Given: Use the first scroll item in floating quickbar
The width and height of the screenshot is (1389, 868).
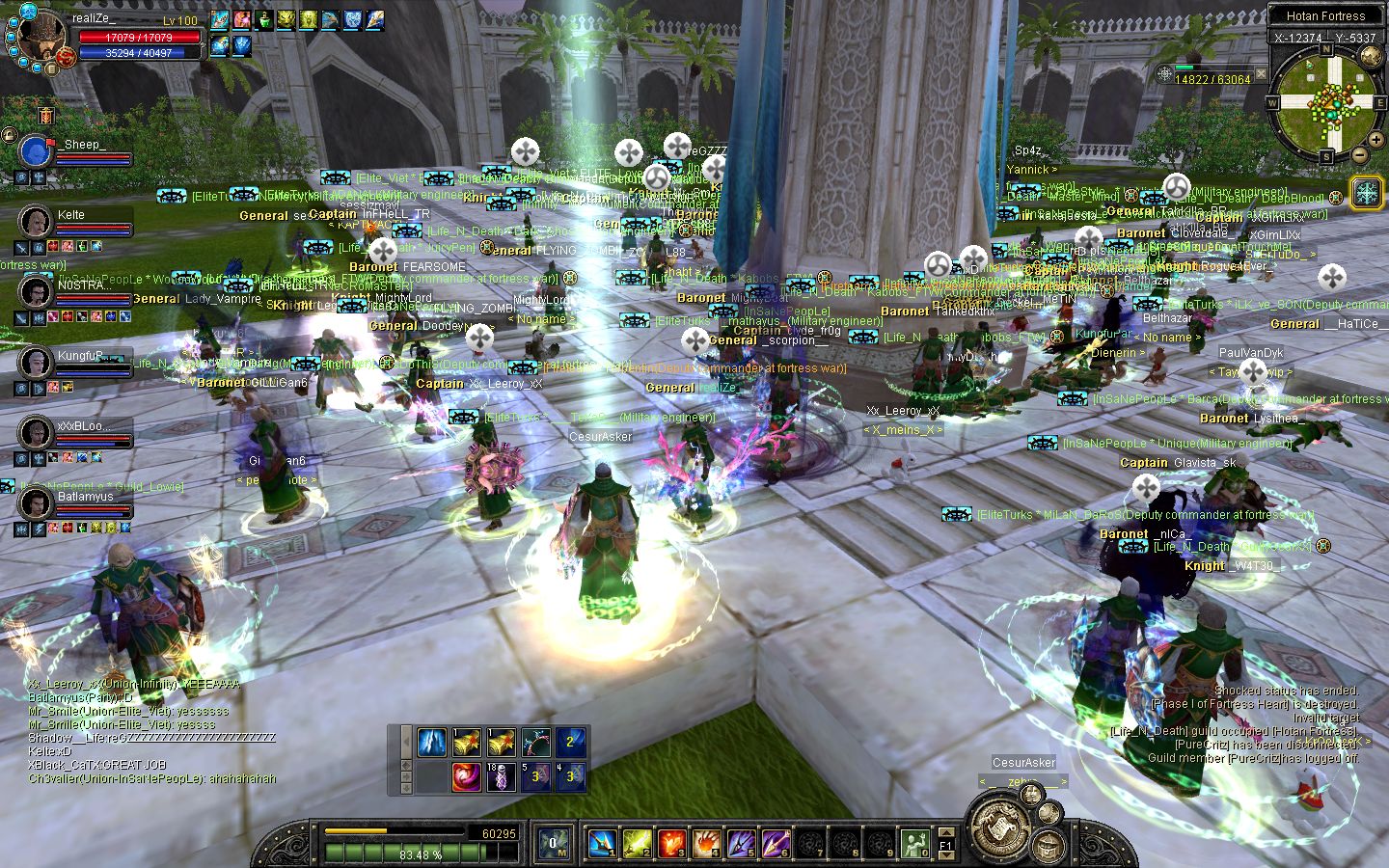Looking at the screenshot, I should (x=466, y=742).
